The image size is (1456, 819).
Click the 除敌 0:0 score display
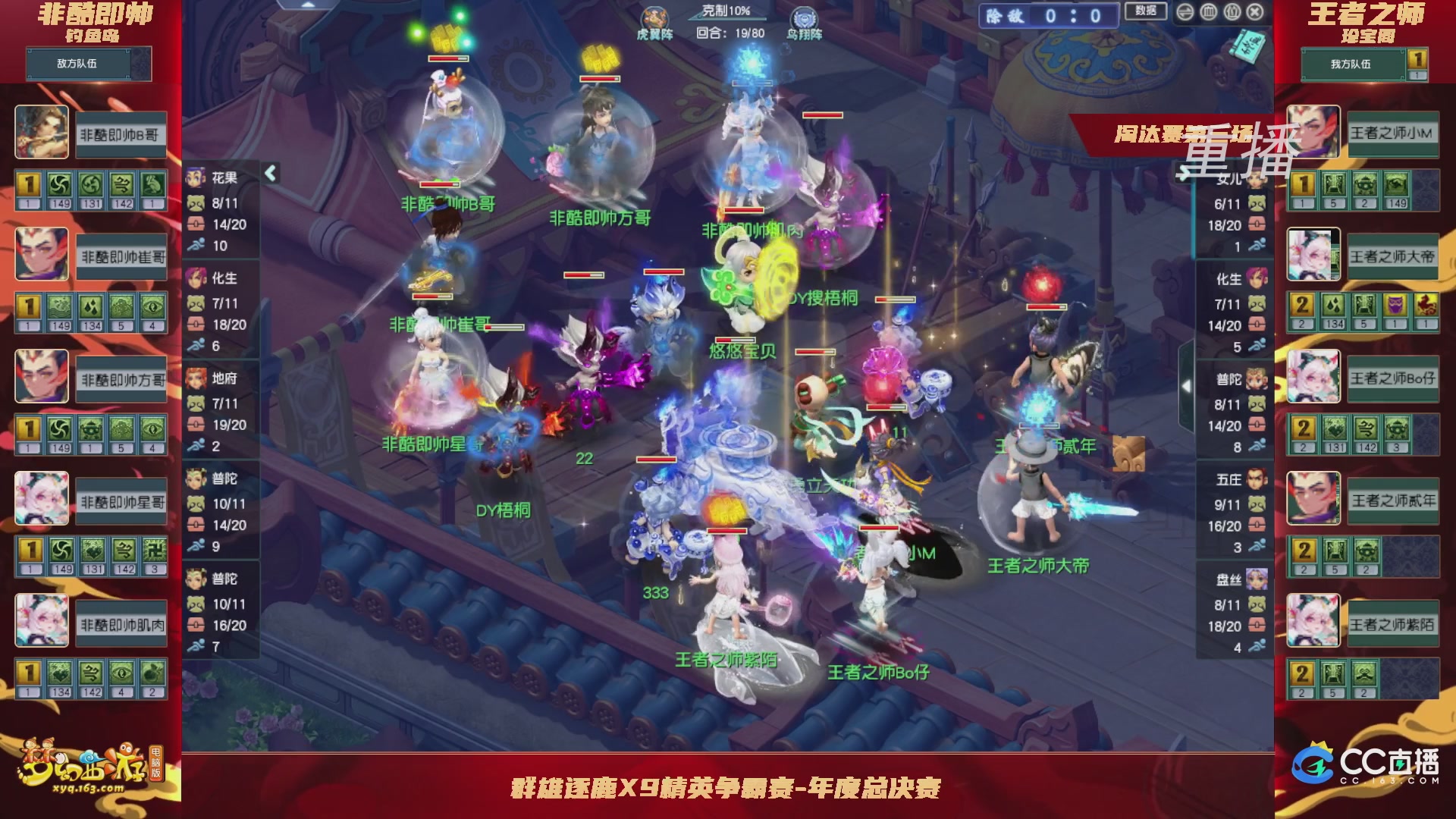pos(1050,13)
